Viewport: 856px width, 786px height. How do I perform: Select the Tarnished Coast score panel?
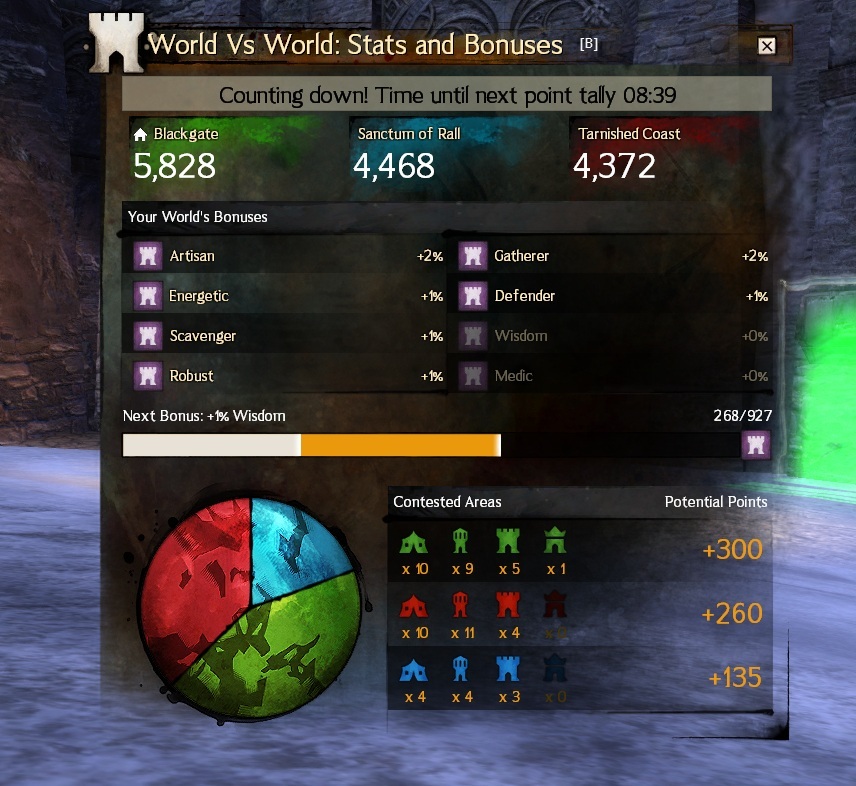670,154
